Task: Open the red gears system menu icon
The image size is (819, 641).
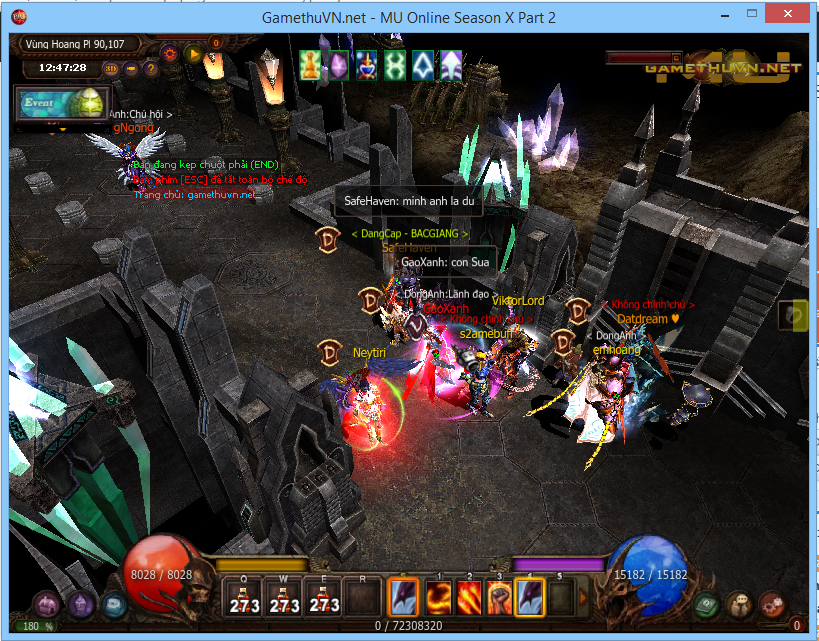Action: (771, 604)
